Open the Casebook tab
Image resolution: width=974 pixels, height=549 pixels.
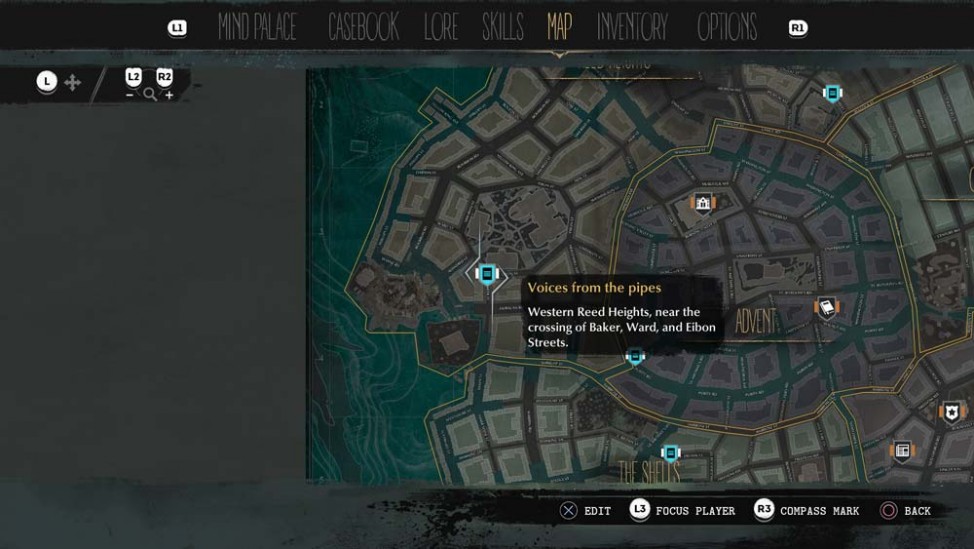(x=363, y=28)
